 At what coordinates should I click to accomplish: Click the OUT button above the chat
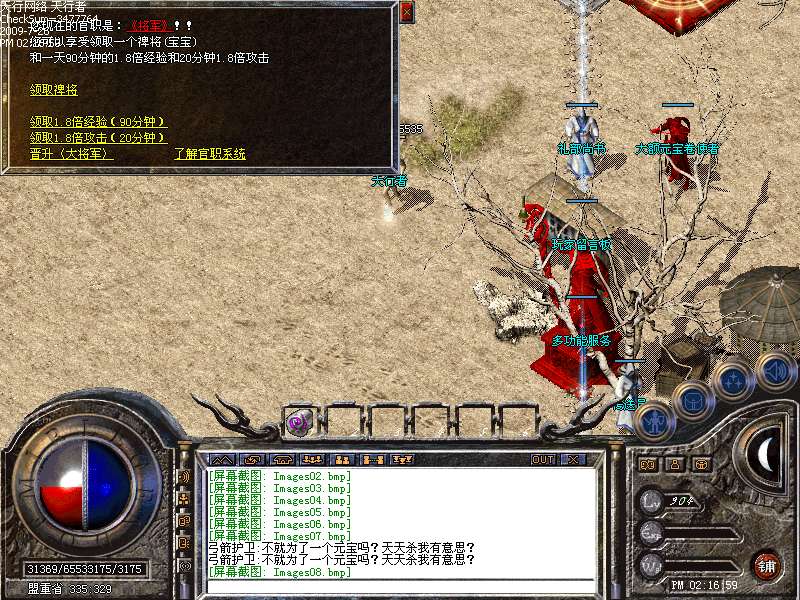[x=542, y=459]
